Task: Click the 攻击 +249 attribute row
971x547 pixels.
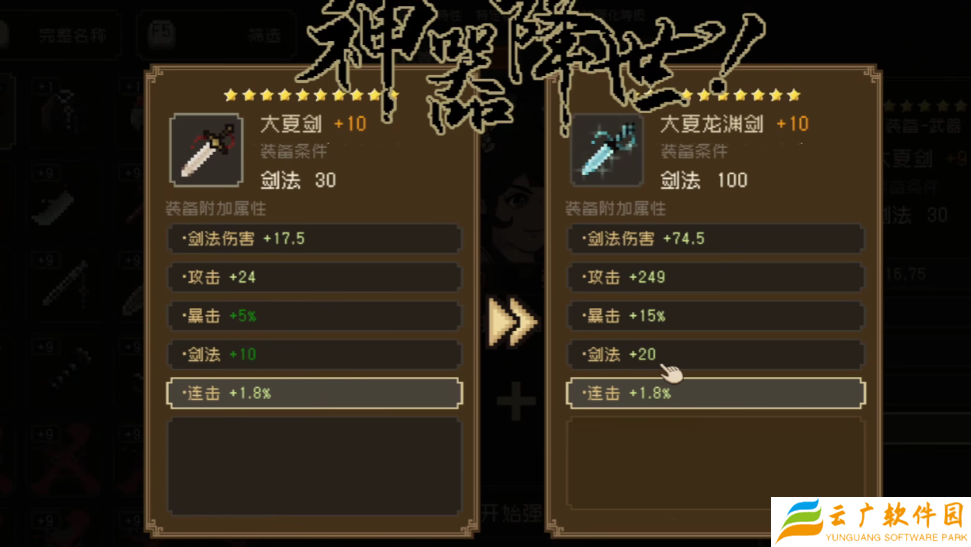Action: 714,277
